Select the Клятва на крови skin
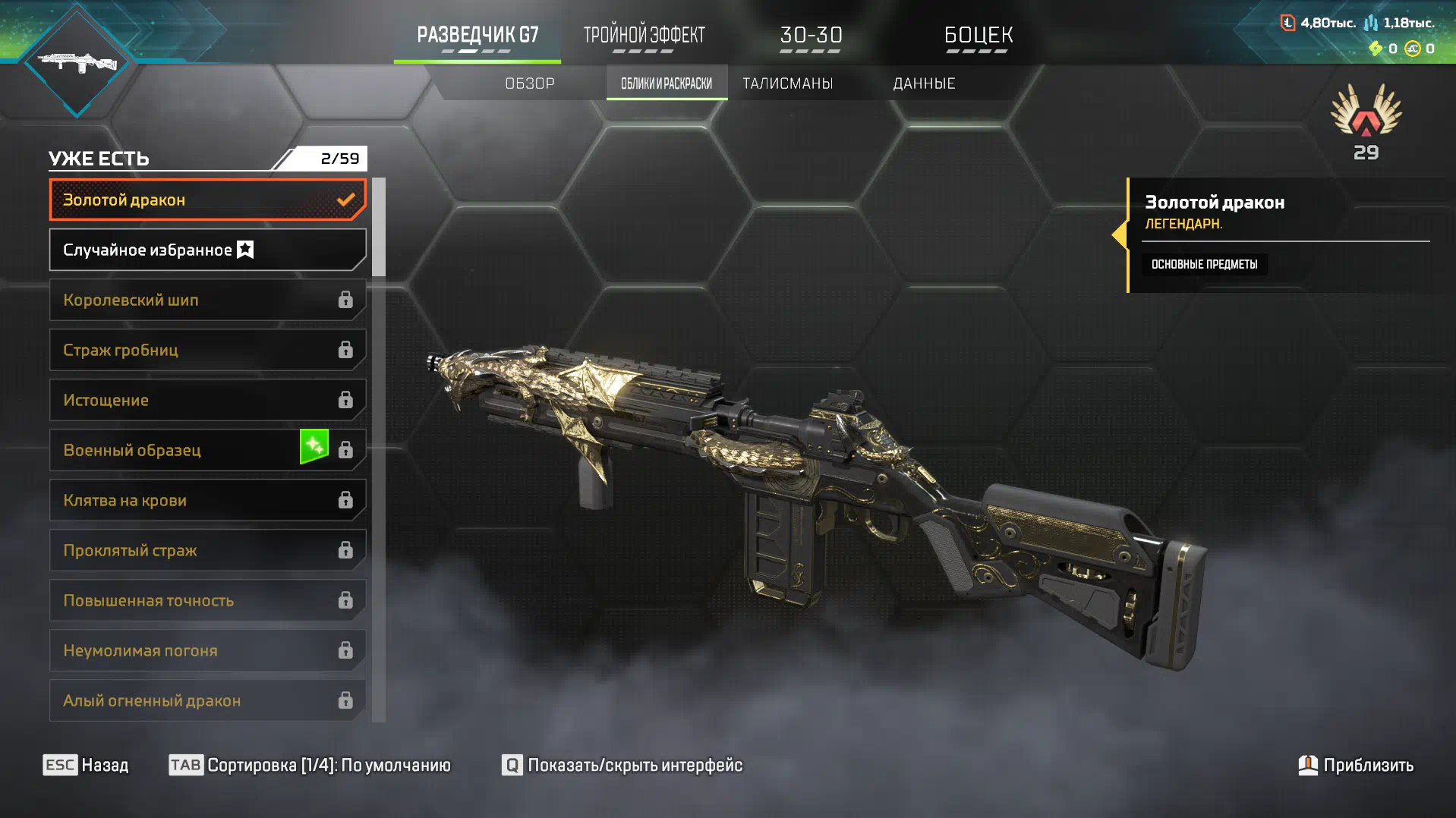 pyautogui.click(x=207, y=501)
